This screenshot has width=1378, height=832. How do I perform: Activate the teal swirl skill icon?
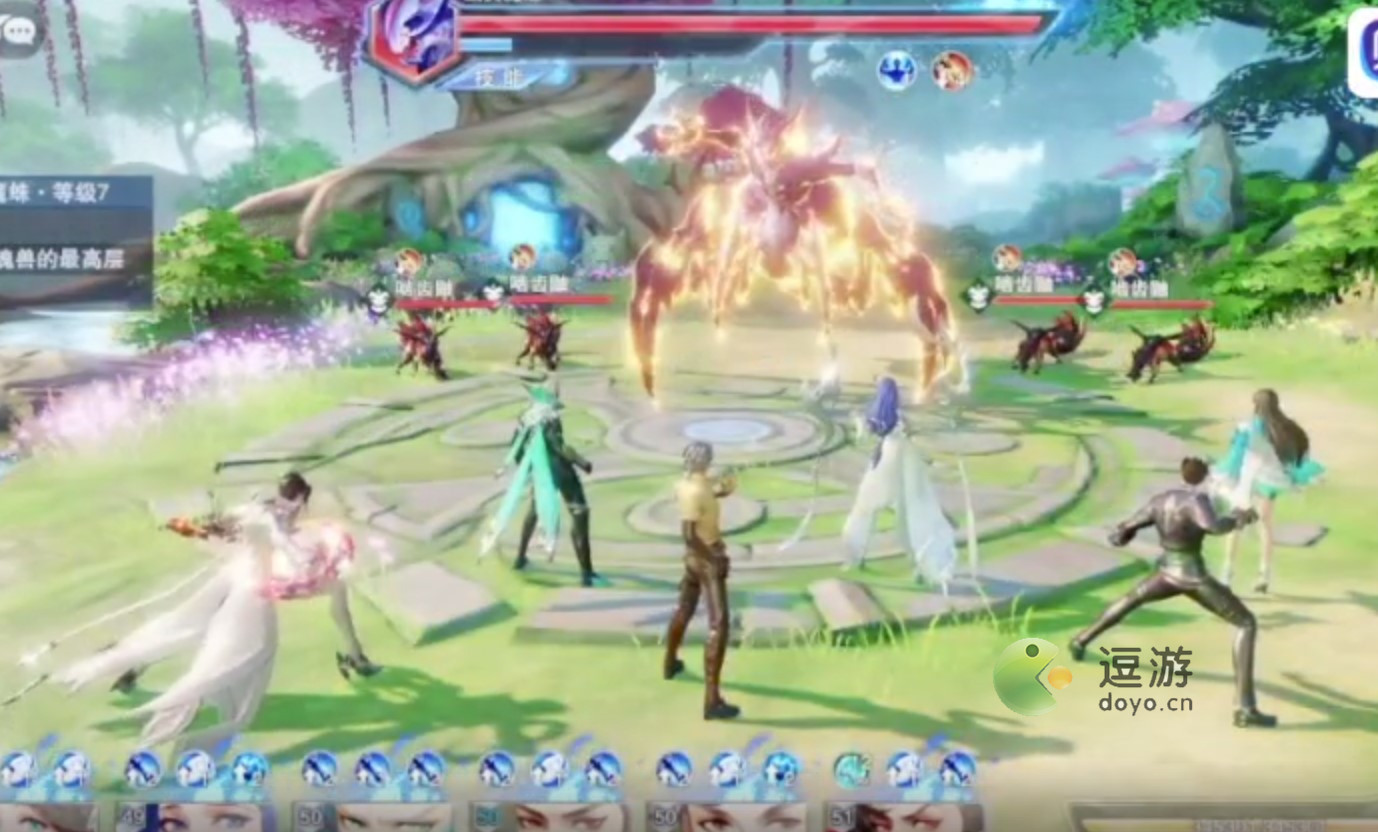(x=852, y=769)
